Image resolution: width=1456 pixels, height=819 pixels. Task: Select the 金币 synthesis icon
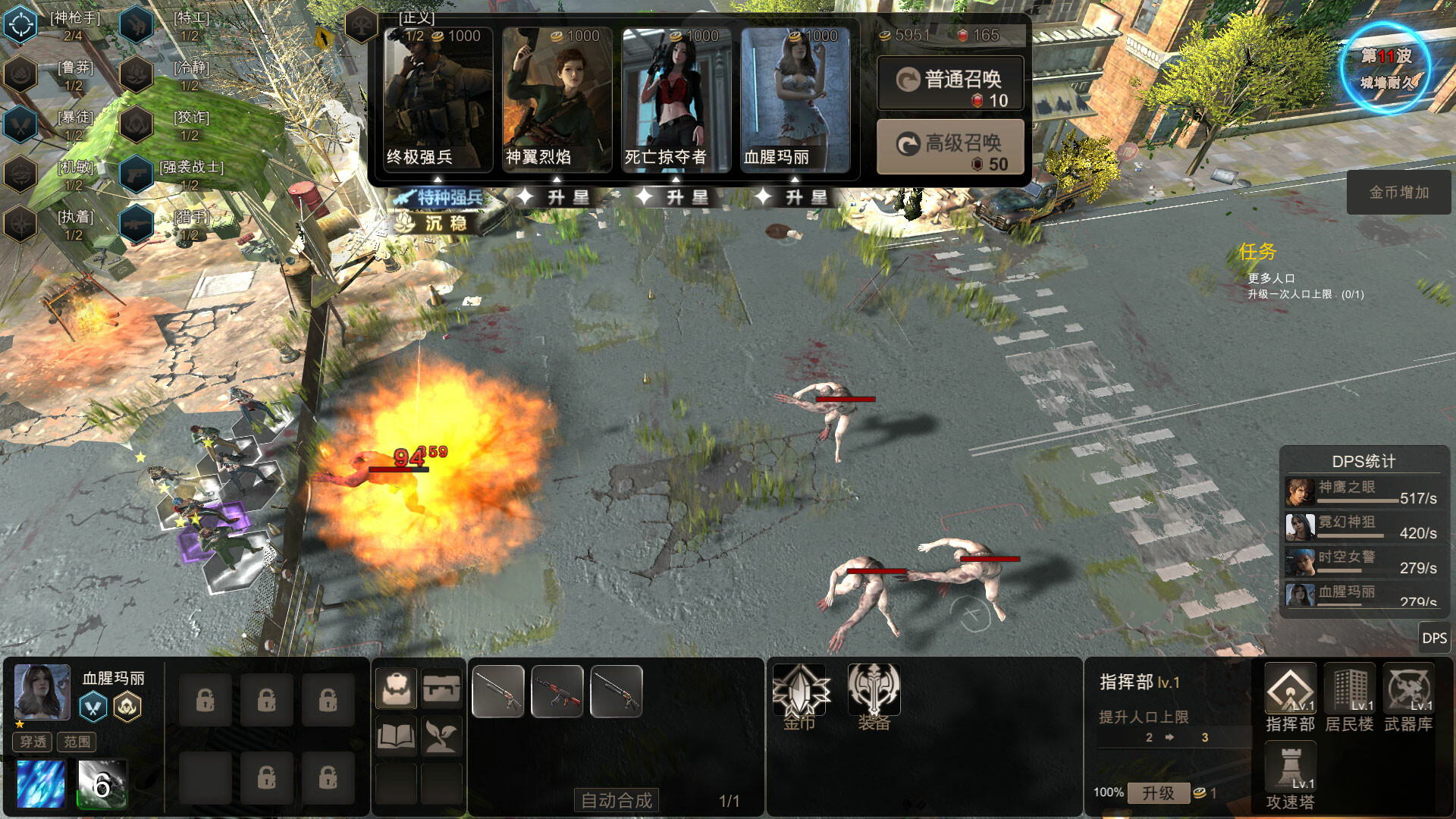[800, 691]
